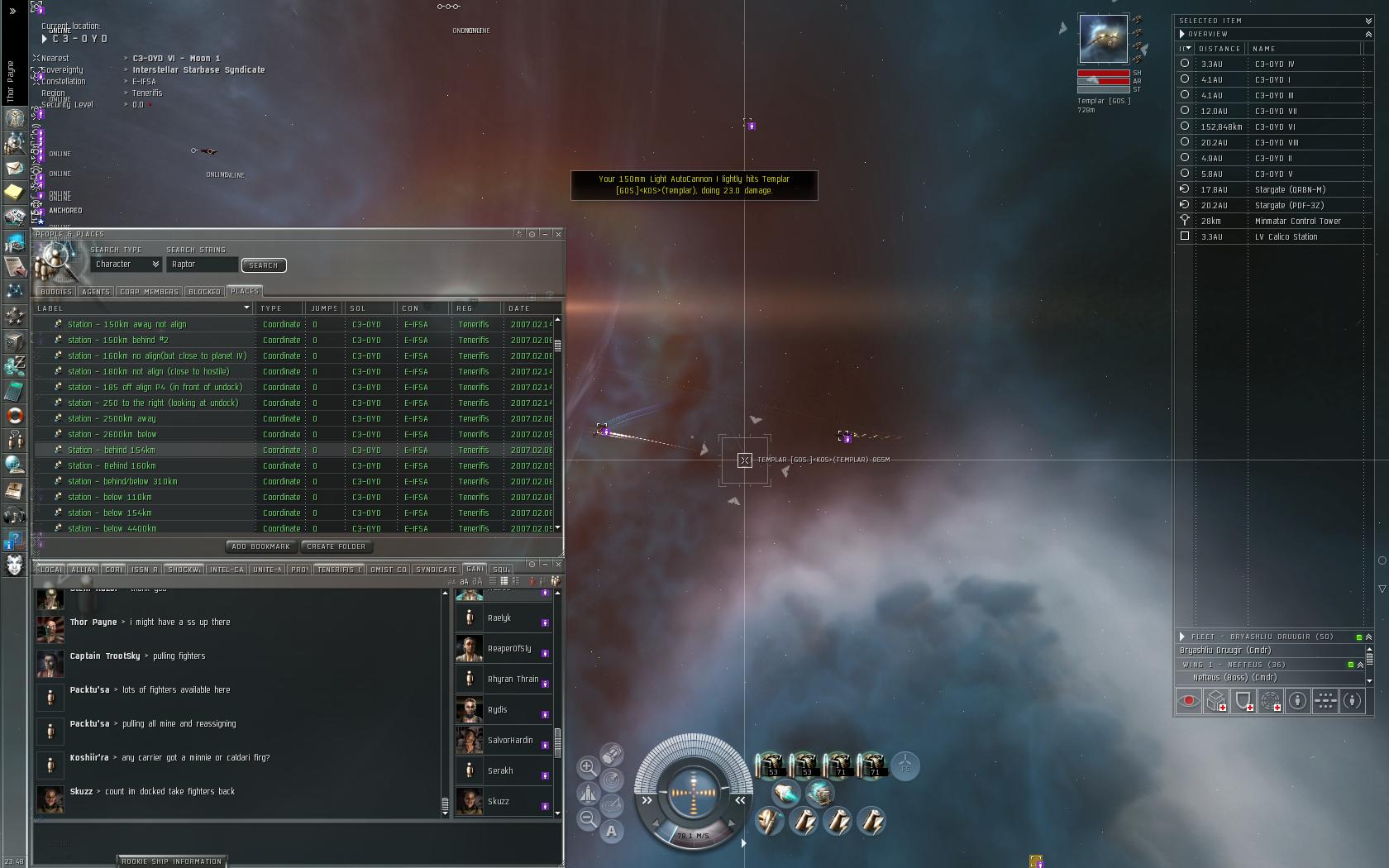
Task: Click the Create Folder button
Action: (x=336, y=546)
